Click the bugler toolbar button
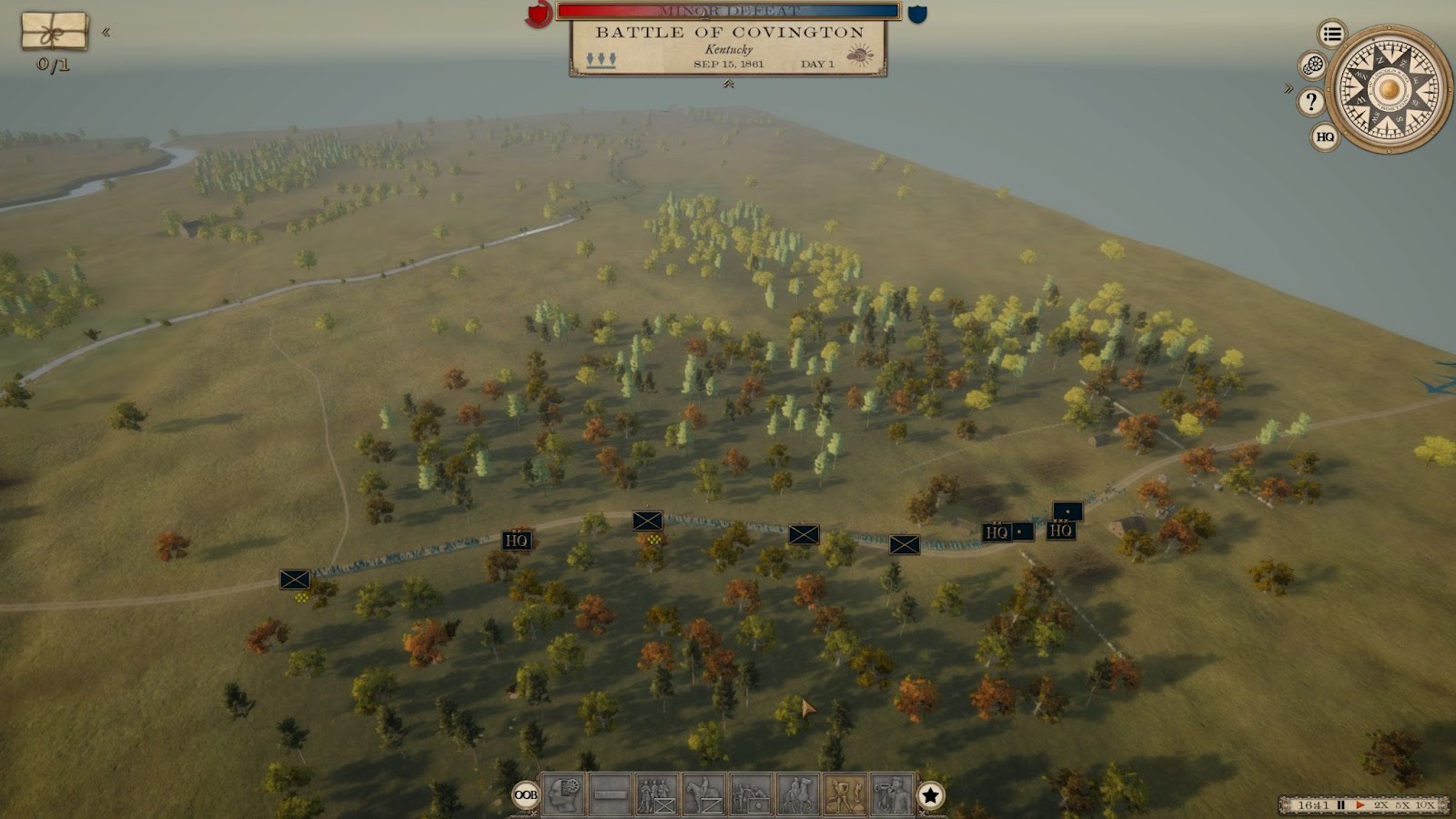This screenshot has width=1456, height=819. pos(891,794)
